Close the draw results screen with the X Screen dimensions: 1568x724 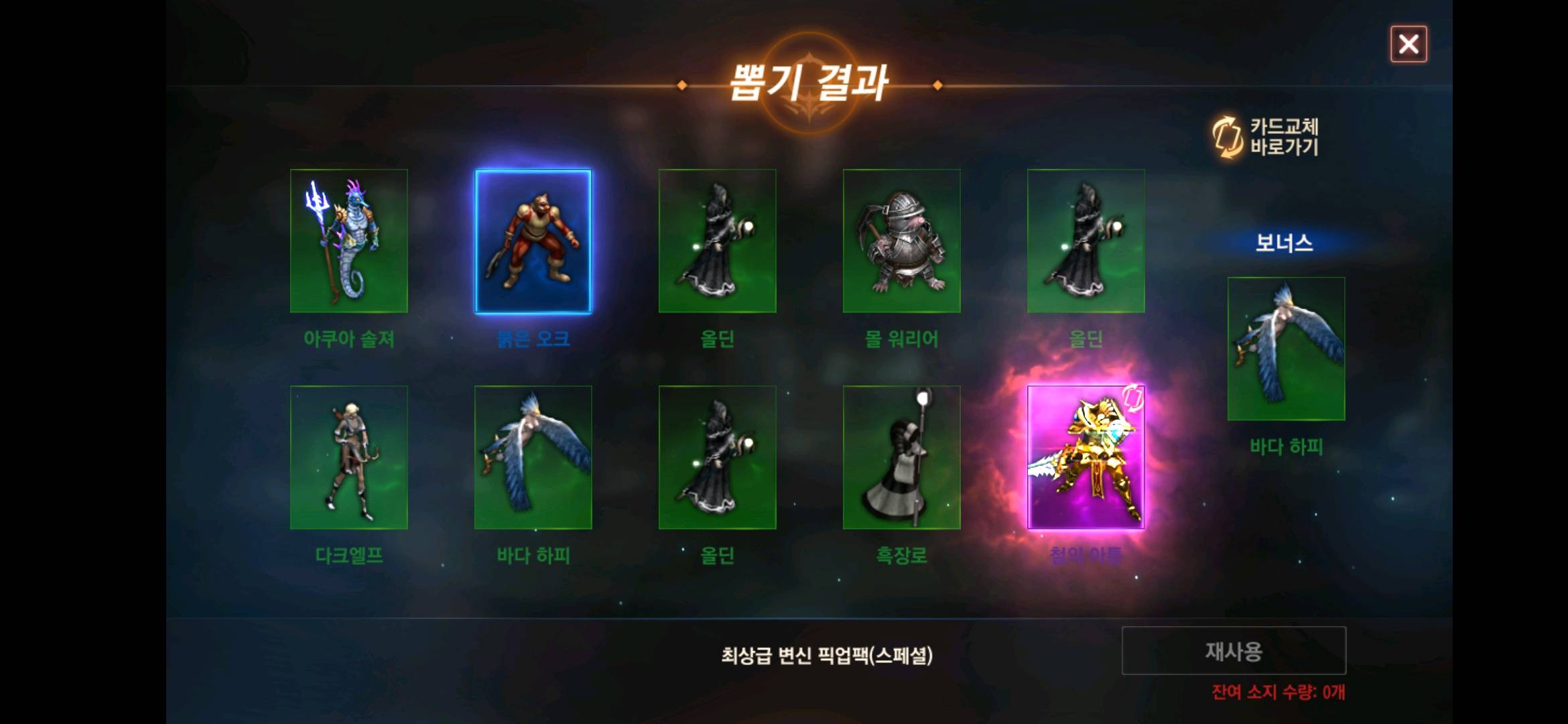tap(1408, 44)
